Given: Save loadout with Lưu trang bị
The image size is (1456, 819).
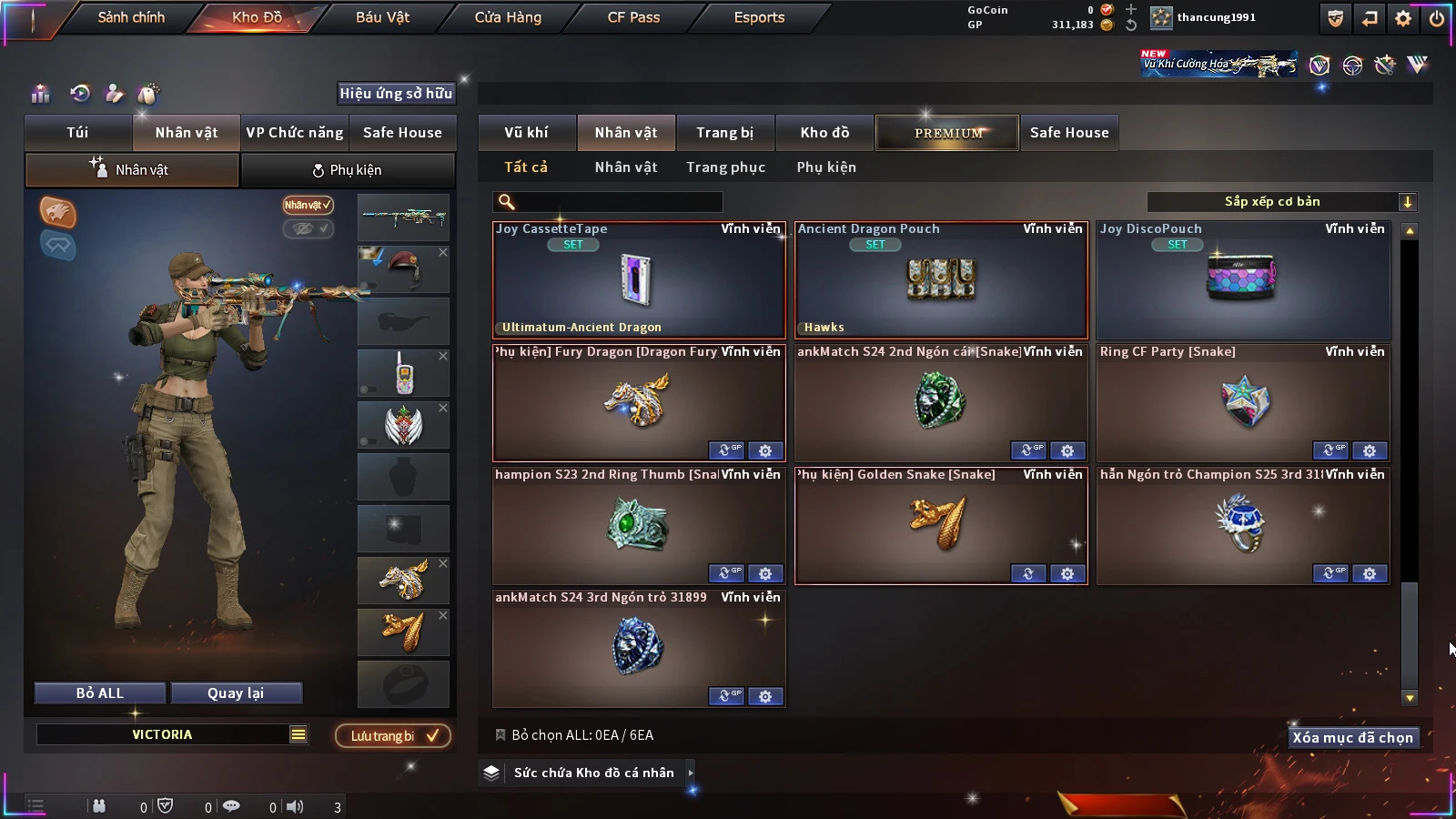Looking at the screenshot, I should tap(393, 735).
